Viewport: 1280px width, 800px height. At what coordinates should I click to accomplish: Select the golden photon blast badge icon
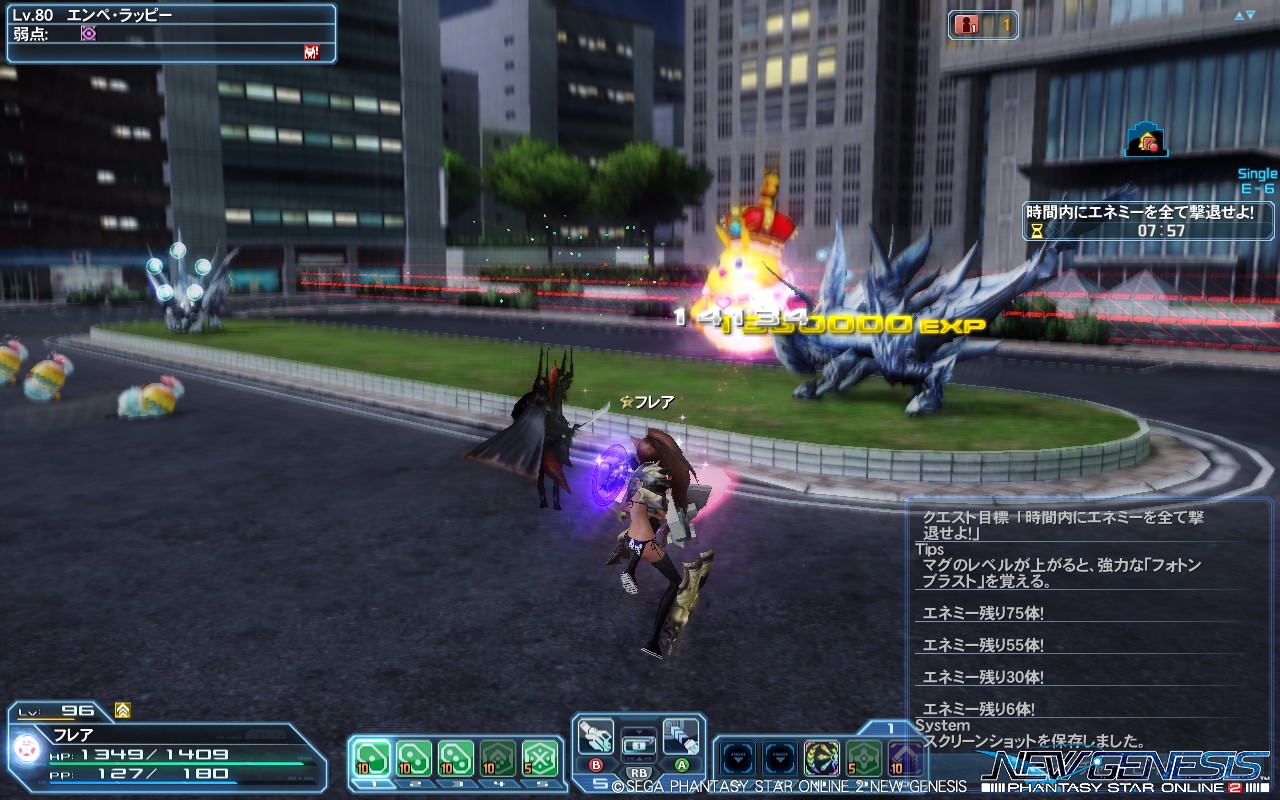point(822,757)
